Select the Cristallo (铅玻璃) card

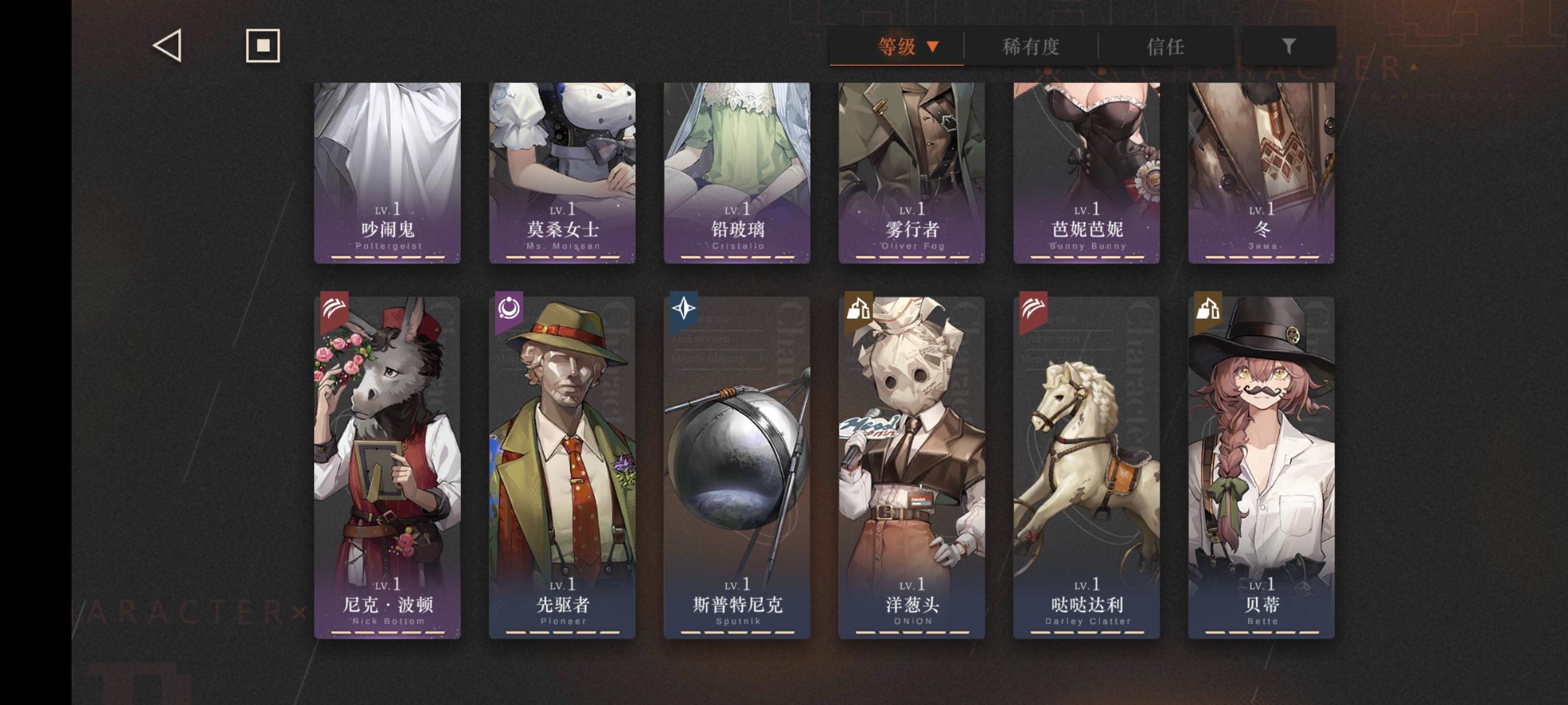(x=737, y=172)
